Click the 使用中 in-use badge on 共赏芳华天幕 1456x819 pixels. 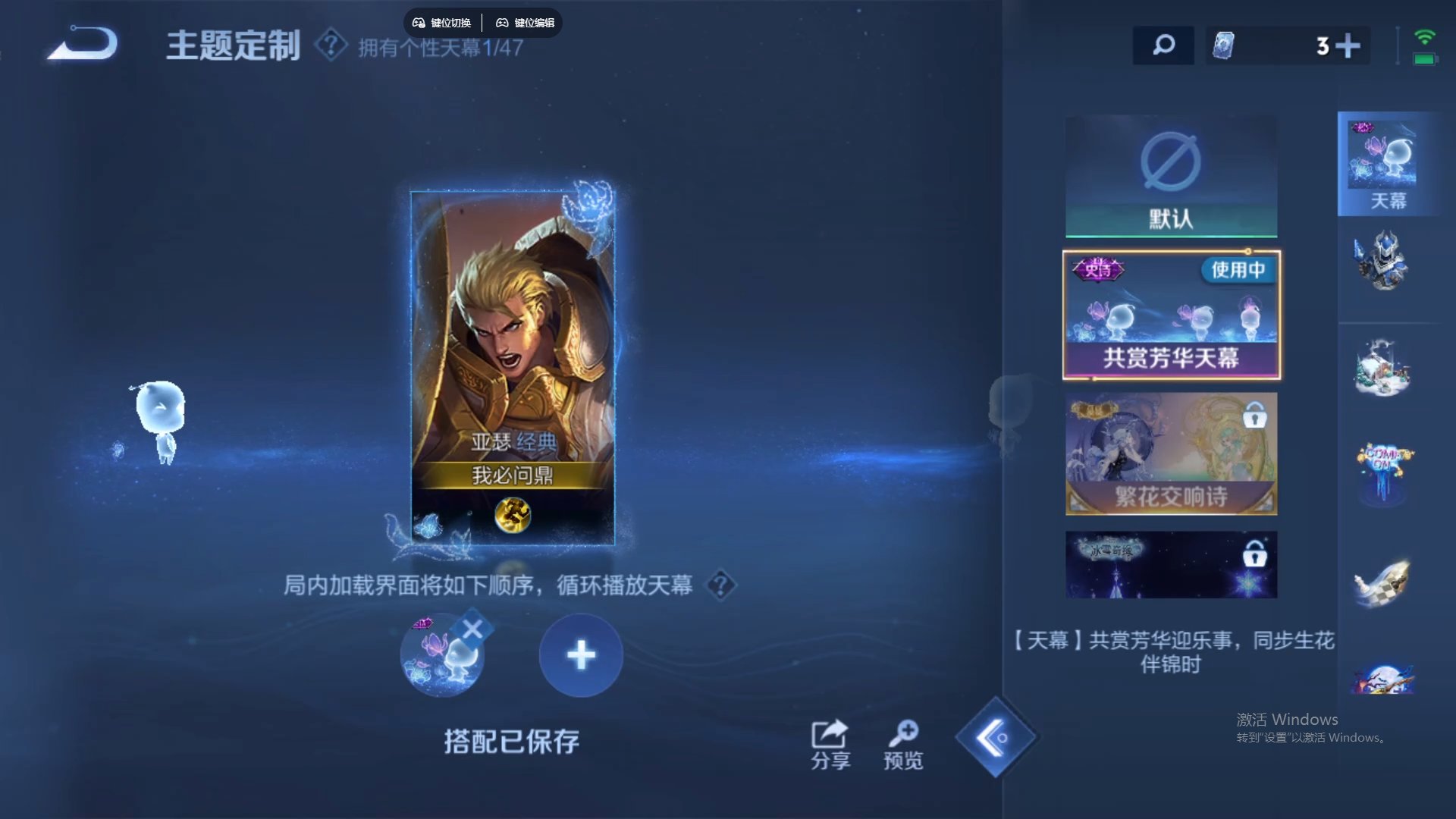pyautogui.click(x=1238, y=271)
